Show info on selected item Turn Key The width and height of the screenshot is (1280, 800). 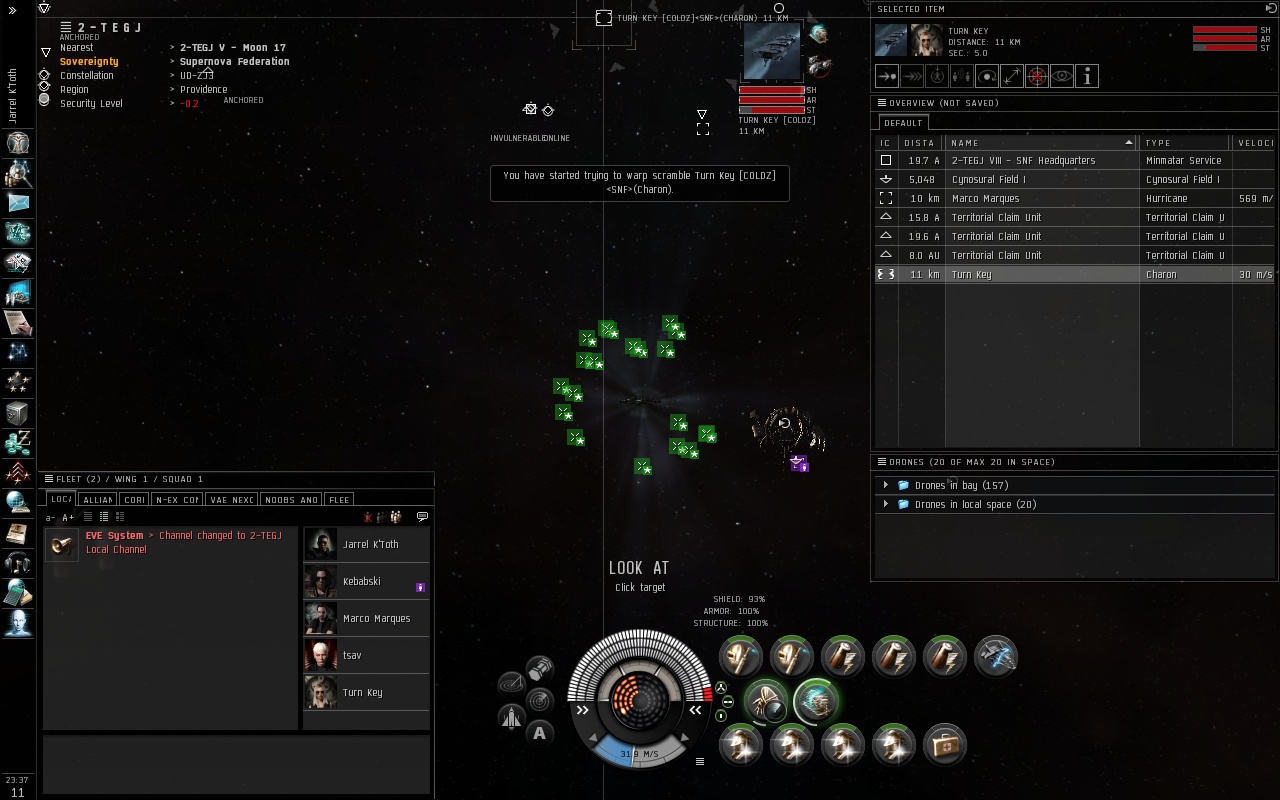tap(1087, 76)
